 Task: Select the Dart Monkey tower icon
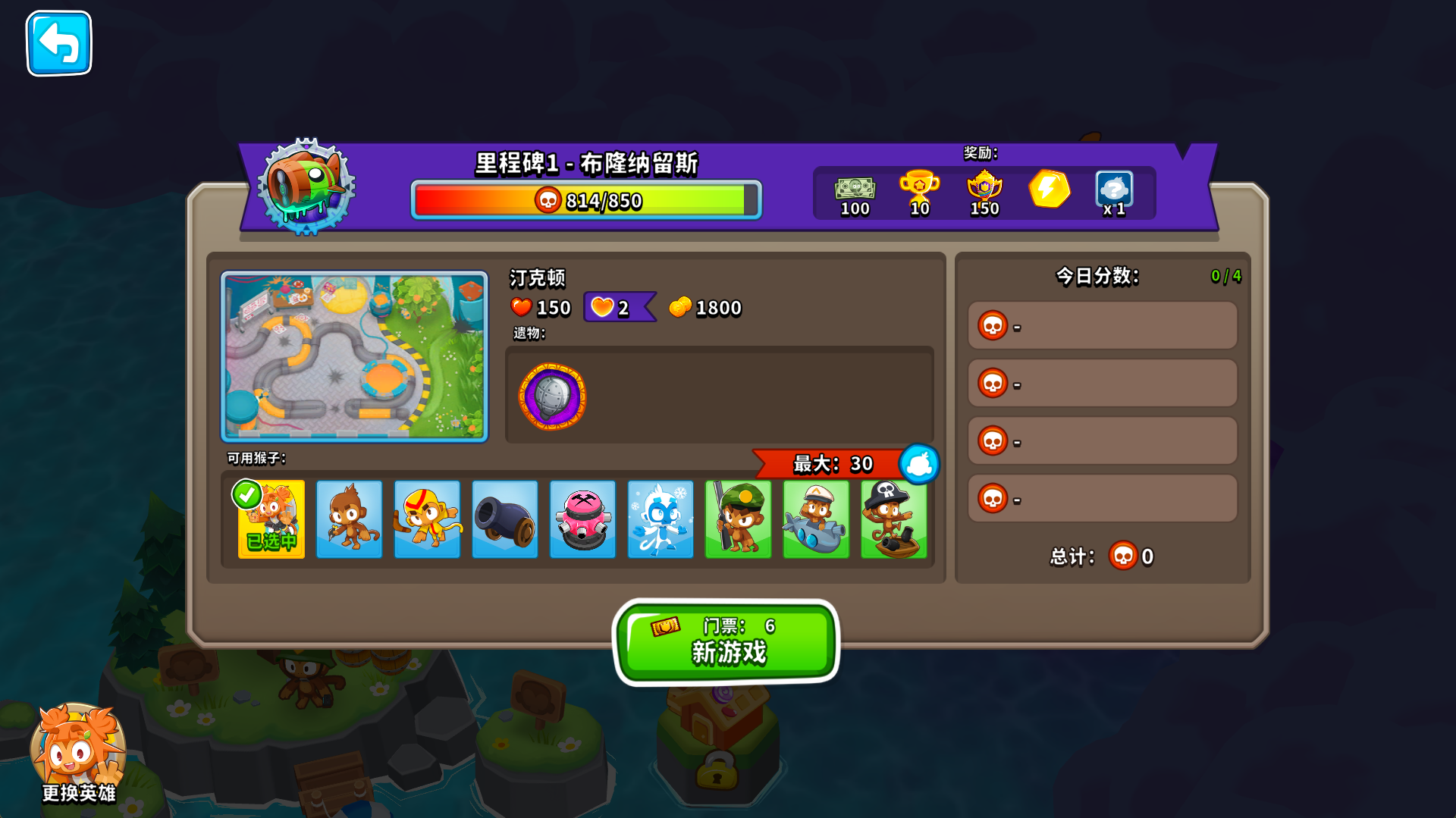pyautogui.click(x=350, y=519)
